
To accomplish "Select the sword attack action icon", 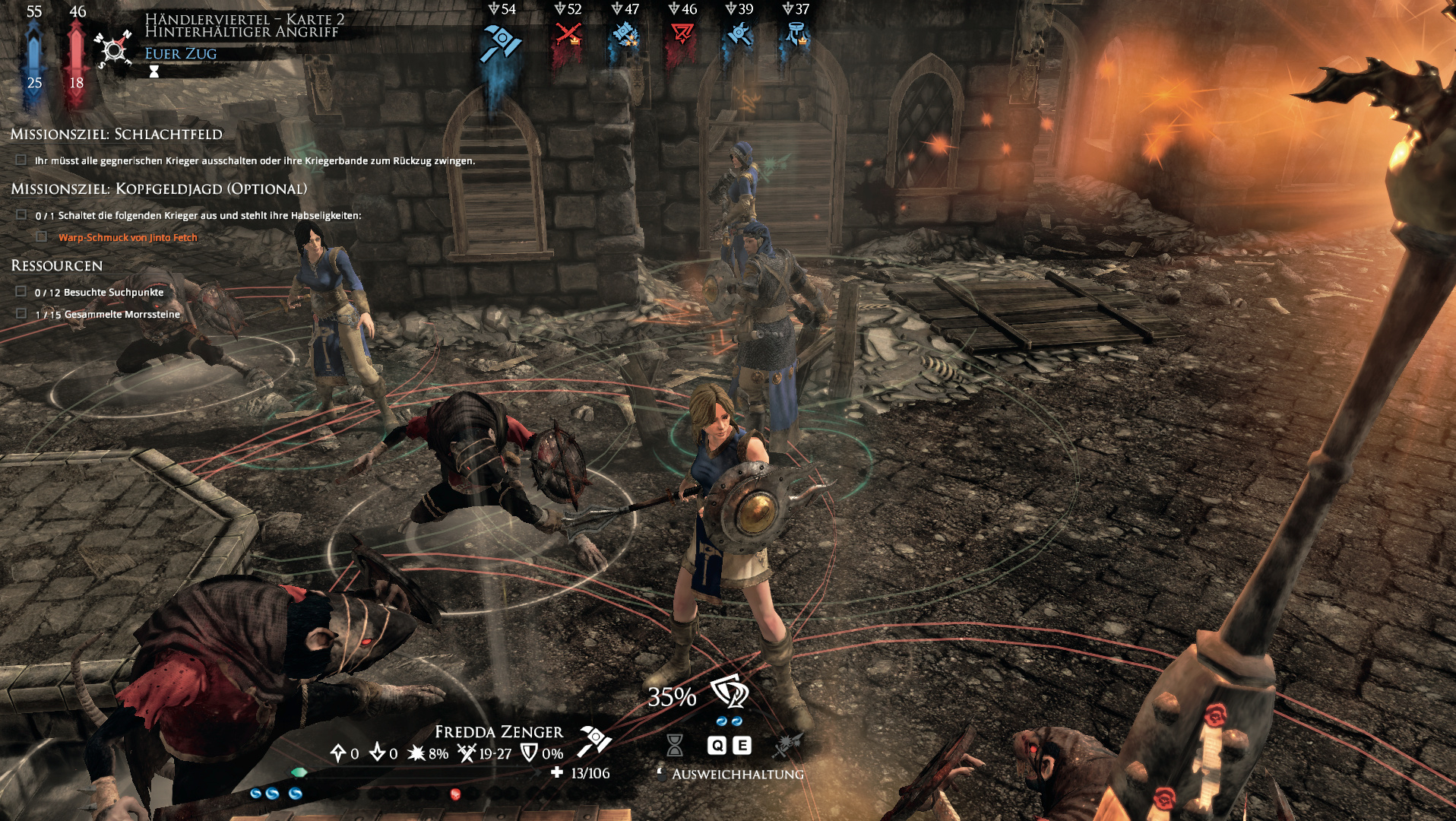I will pyautogui.click(x=787, y=745).
